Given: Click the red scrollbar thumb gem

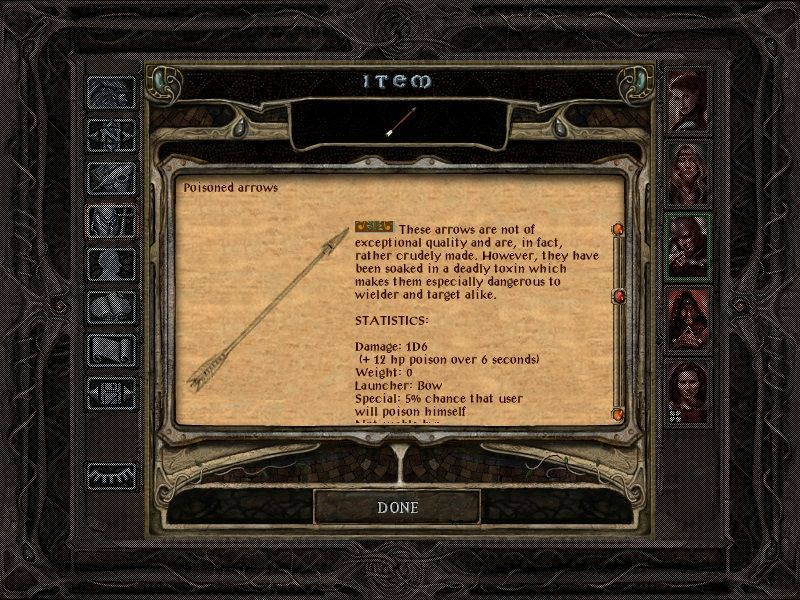Looking at the screenshot, I should 618,296.
